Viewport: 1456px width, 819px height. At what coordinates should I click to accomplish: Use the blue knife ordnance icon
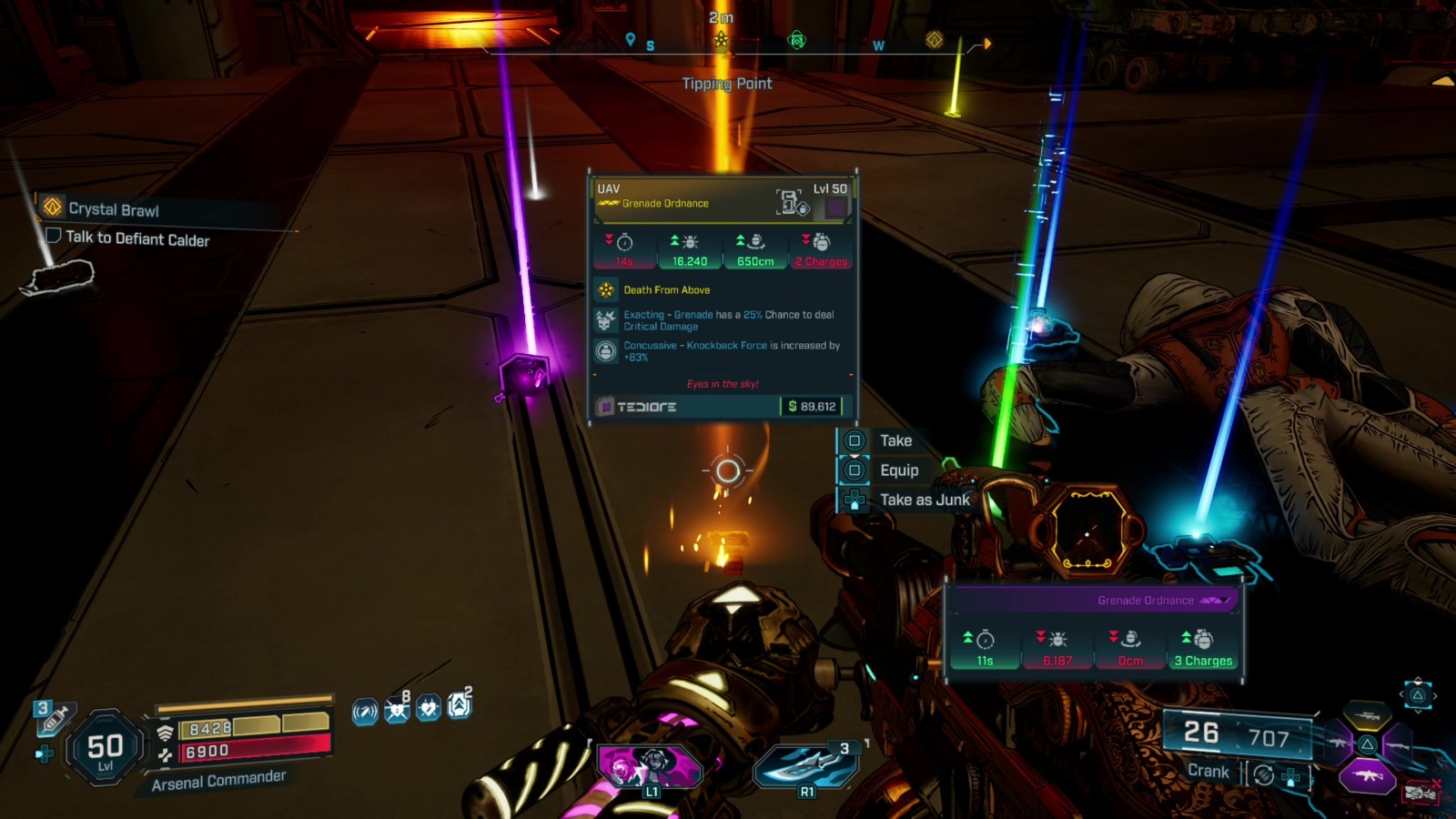(x=806, y=766)
